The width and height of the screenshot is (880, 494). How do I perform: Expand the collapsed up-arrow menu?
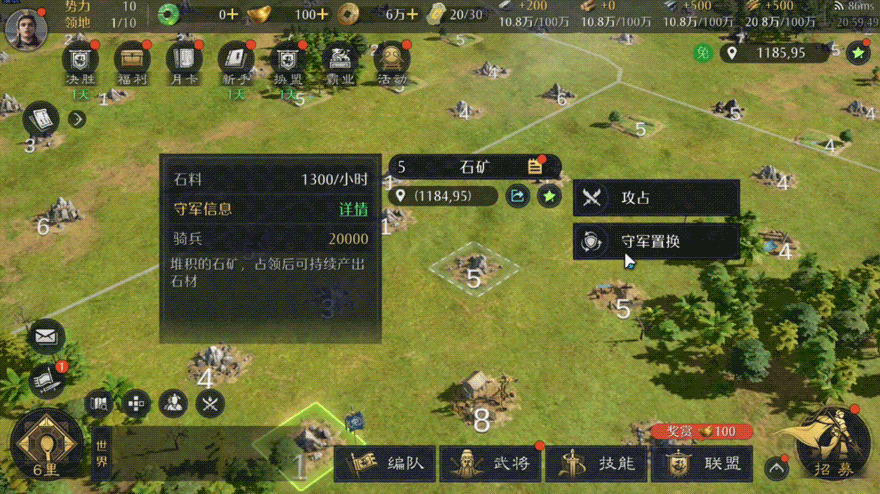coord(777,467)
